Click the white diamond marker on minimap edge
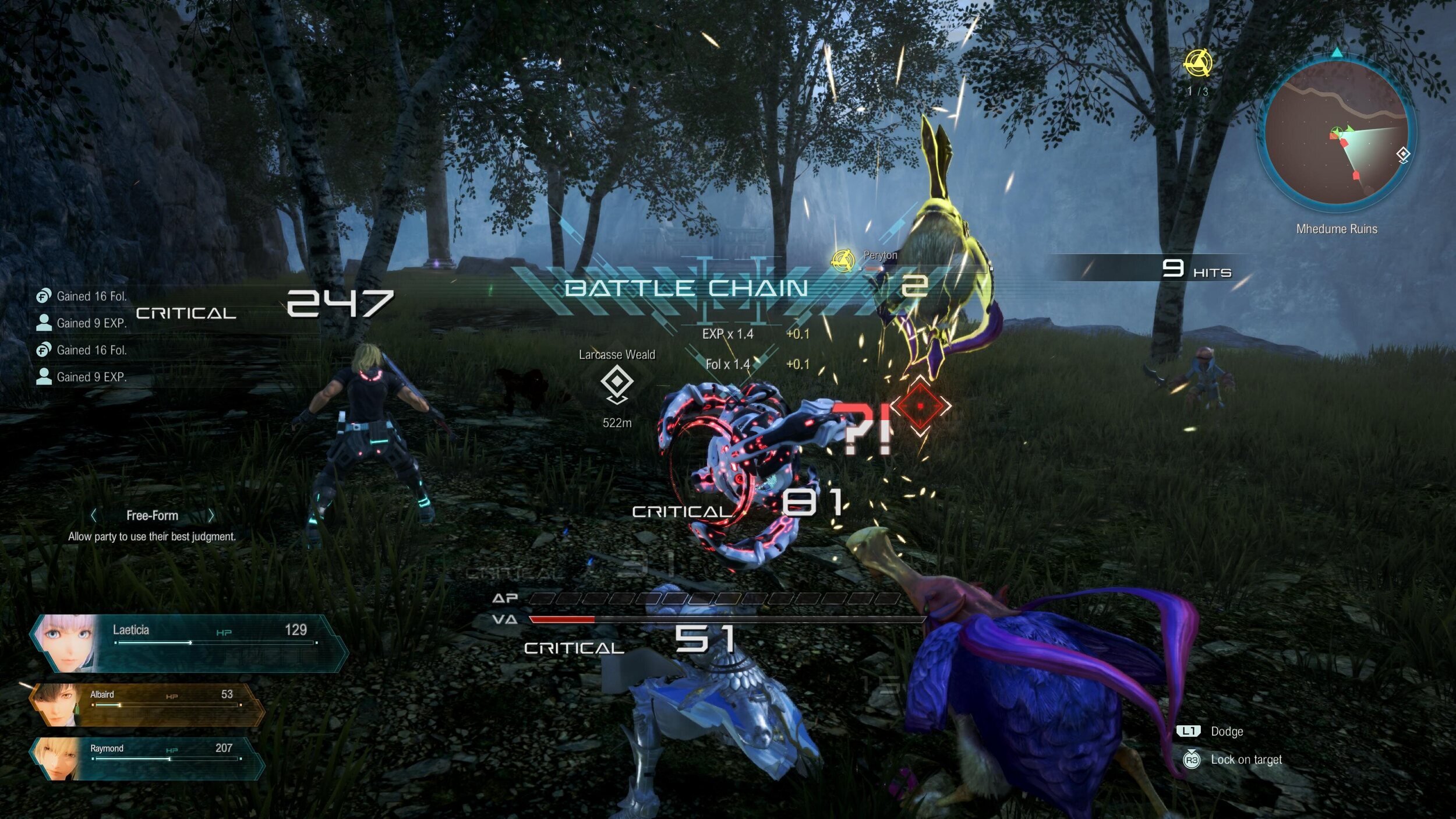Screen dimensions: 1456x819 tap(1403, 154)
